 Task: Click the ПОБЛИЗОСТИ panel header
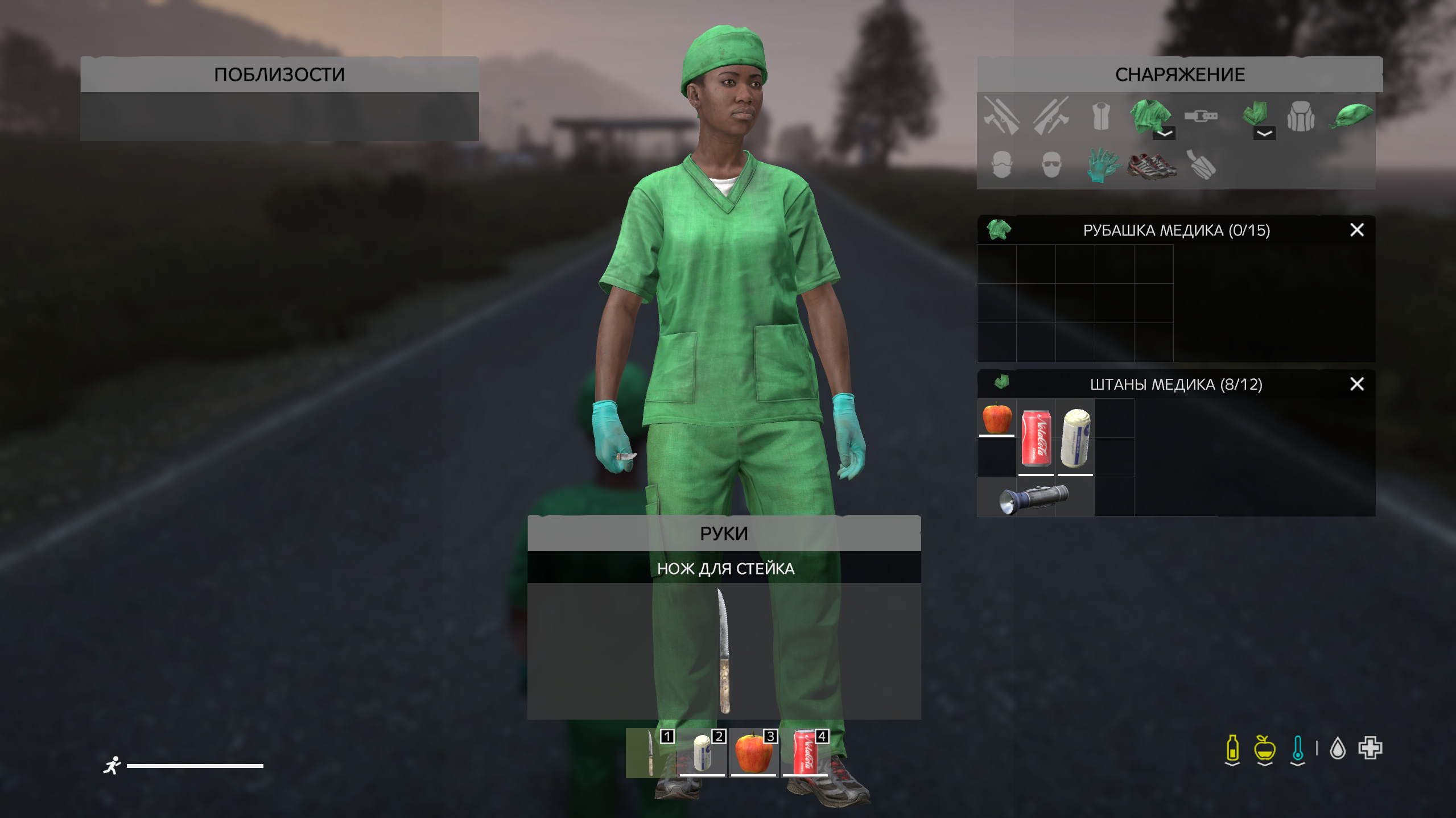[279, 73]
